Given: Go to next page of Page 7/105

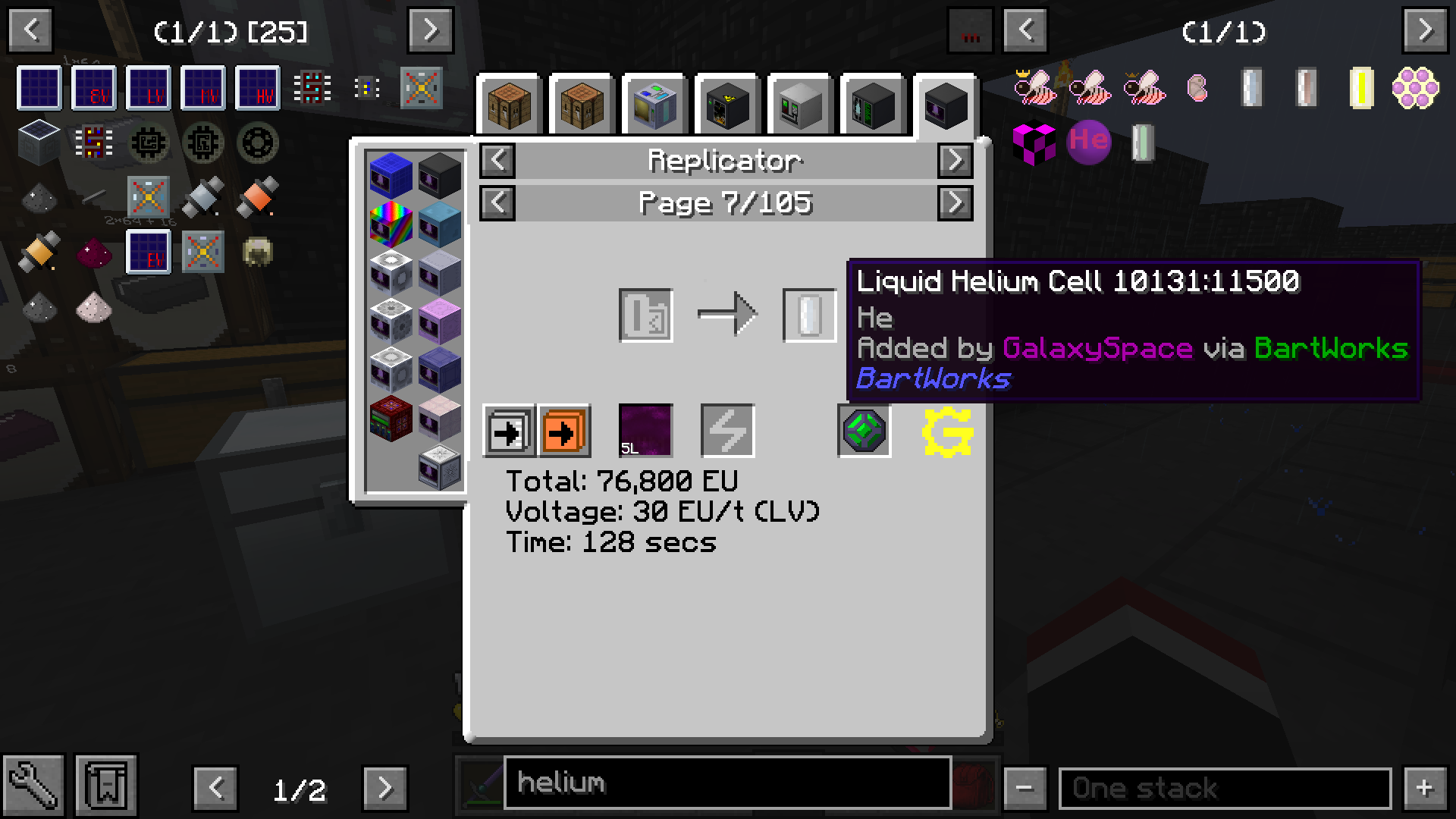Looking at the screenshot, I should (955, 203).
